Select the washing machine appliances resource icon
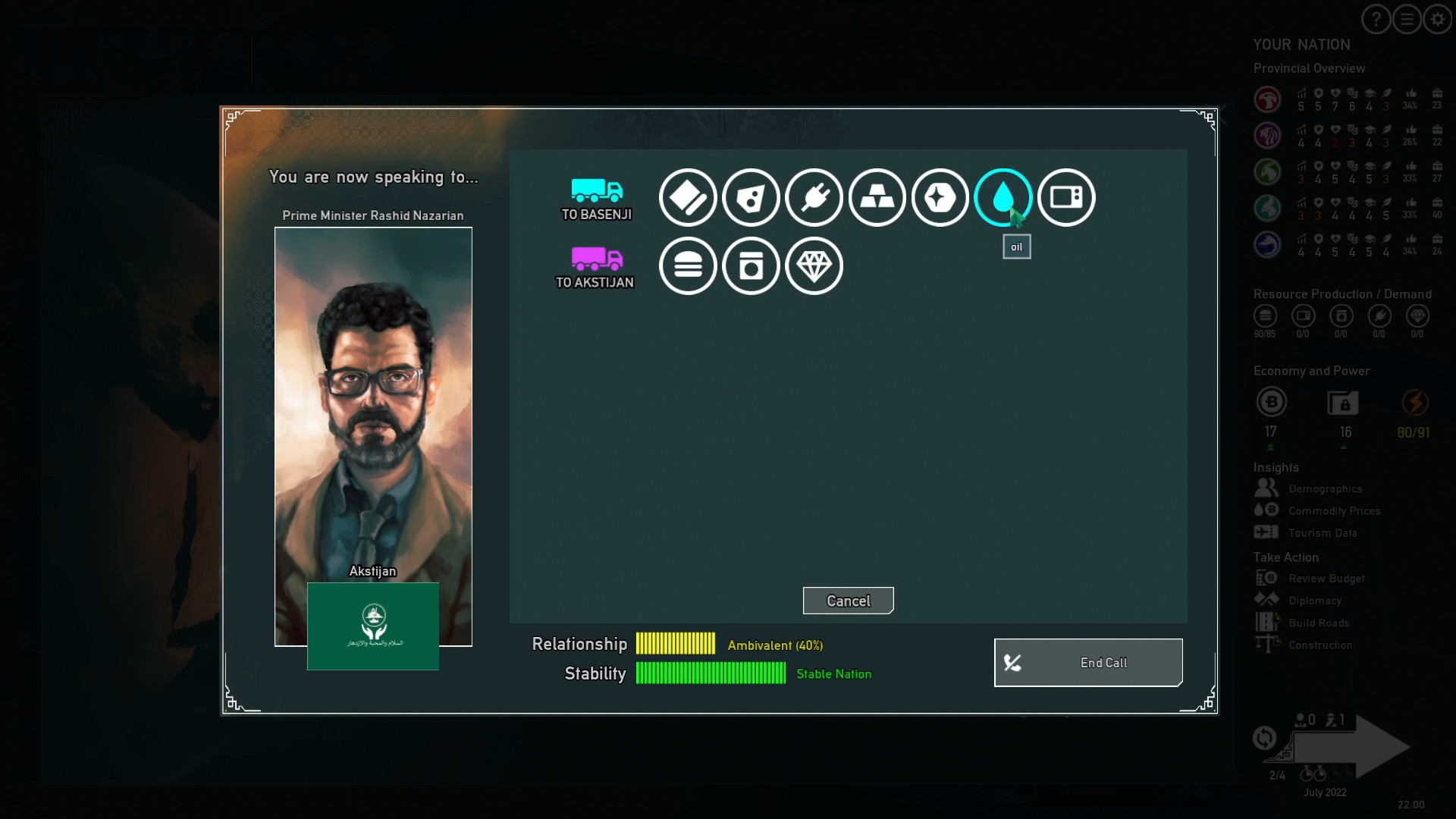Image resolution: width=1456 pixels, height=819 pixels. point(752,266)
